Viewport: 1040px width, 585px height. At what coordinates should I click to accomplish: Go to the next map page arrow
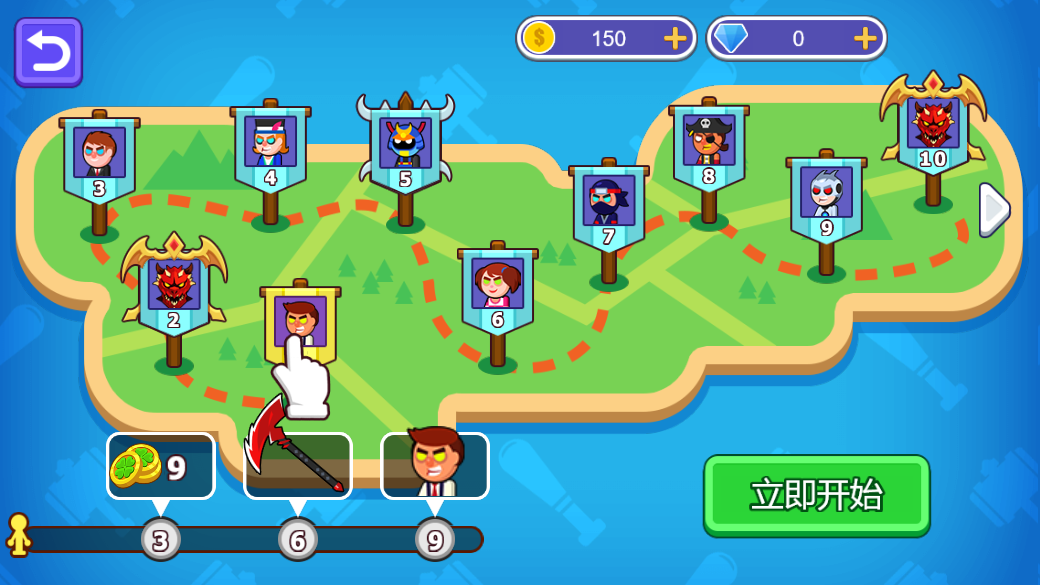(993, 209)
